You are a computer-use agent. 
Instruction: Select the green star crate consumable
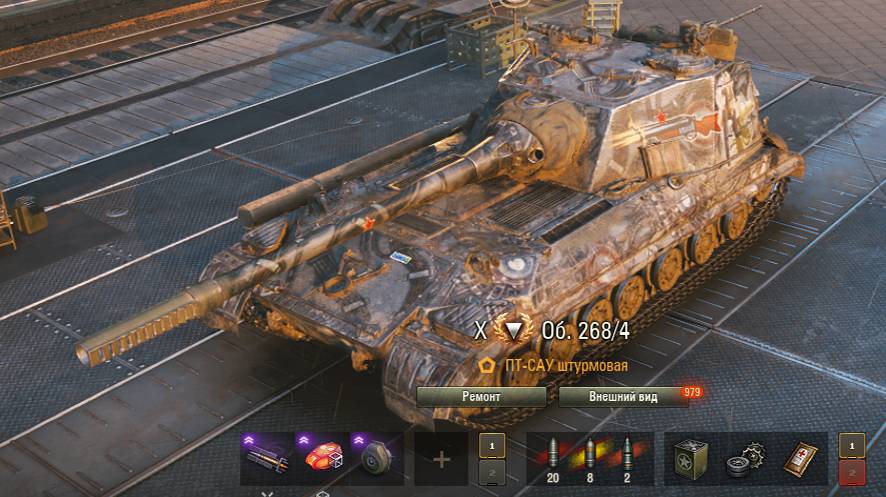(x=692, y=458)
